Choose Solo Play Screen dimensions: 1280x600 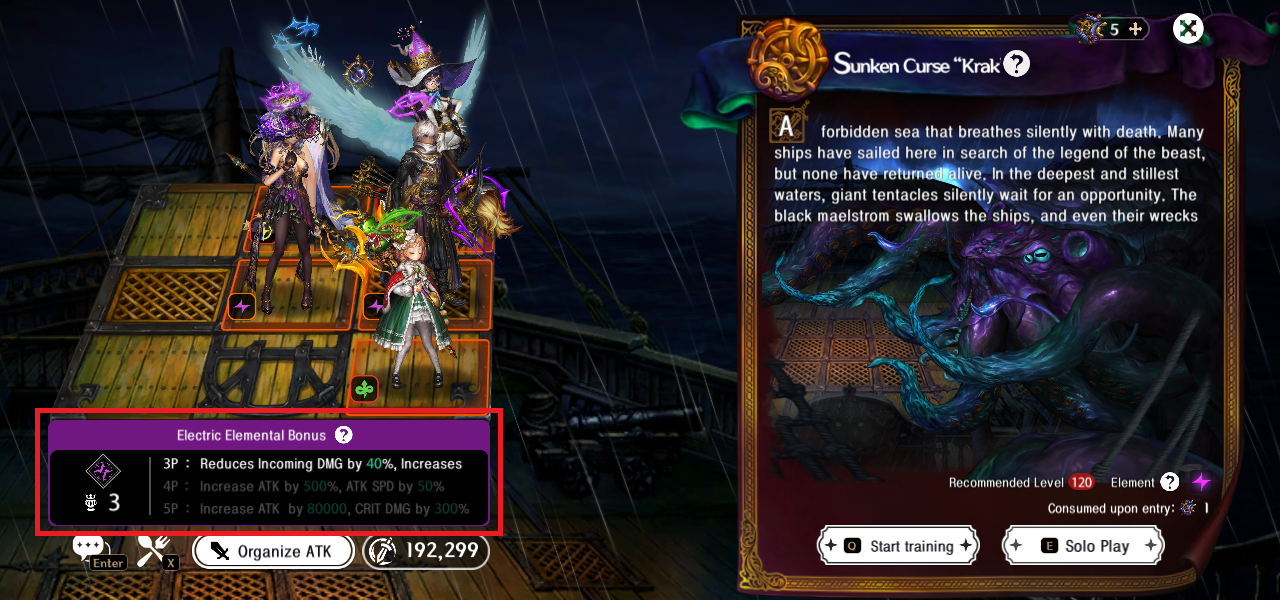click(x=1084, y=546)
